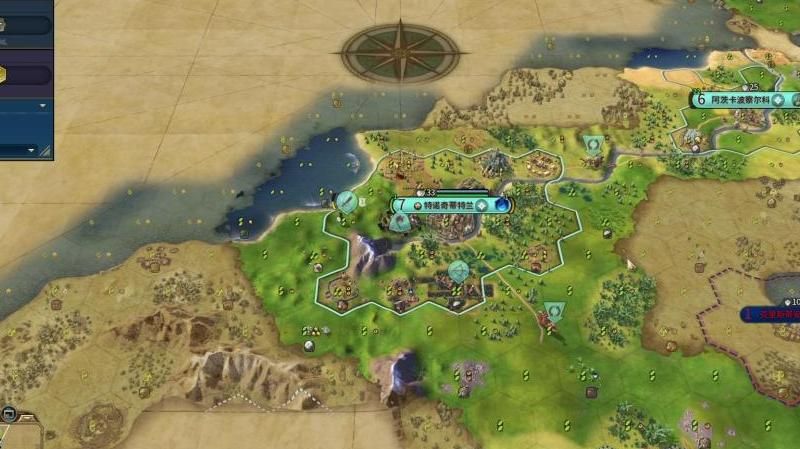Screen dimensions: 800x449
Task: Select the builder unit flag below city banner
Action: click(400, 222)
